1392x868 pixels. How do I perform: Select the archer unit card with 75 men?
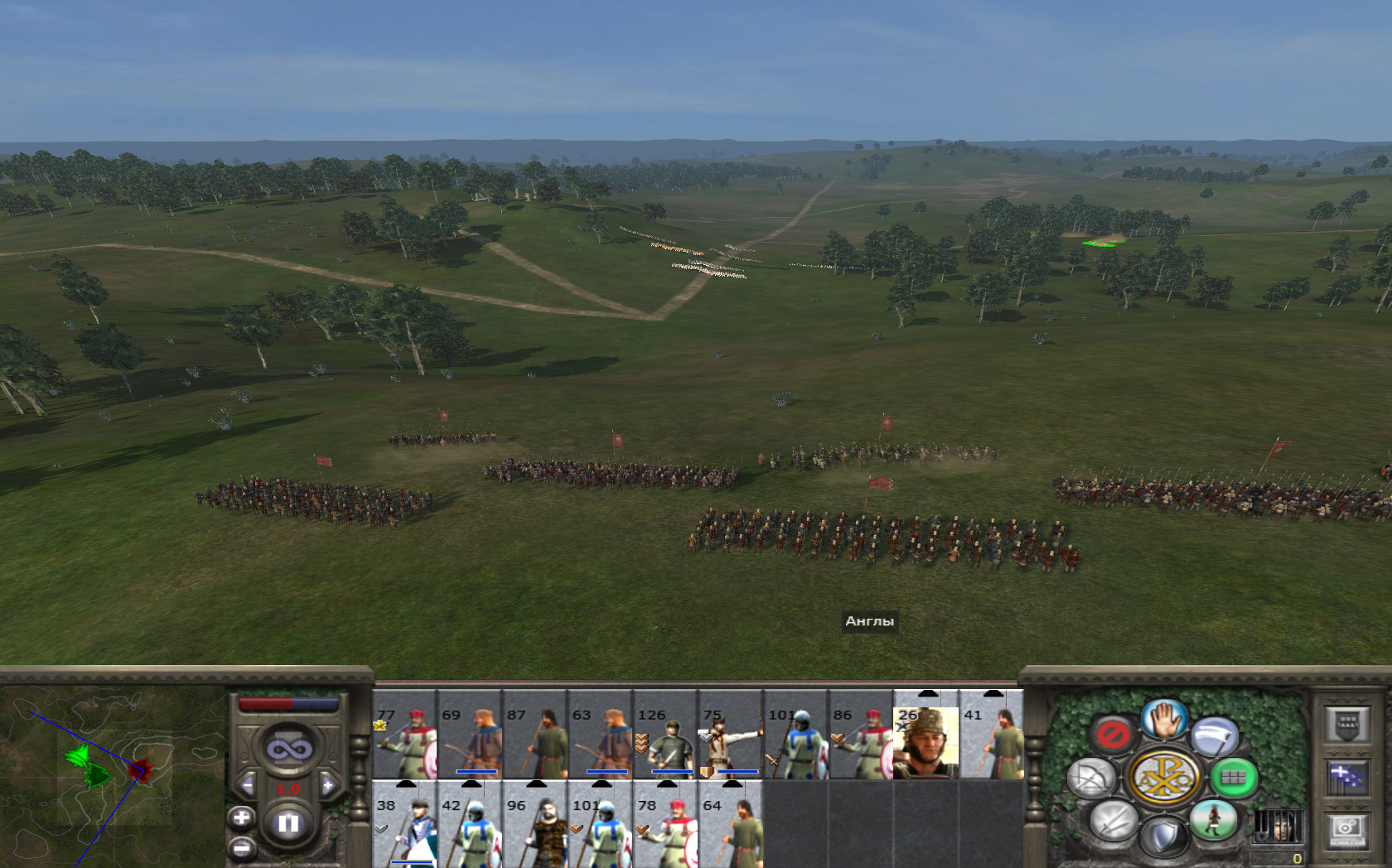pos(730,737)
